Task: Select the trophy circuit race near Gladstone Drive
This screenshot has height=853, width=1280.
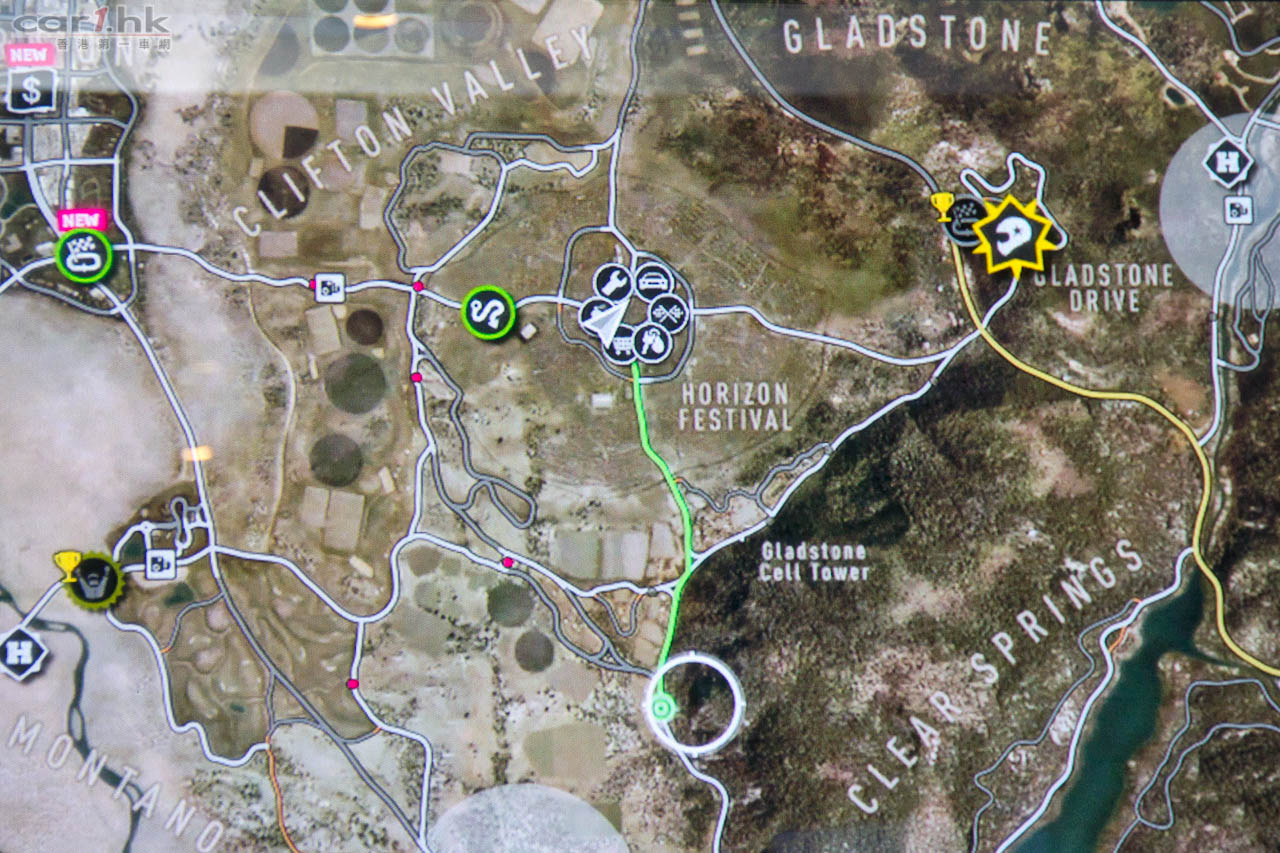Action: point(965,220)
